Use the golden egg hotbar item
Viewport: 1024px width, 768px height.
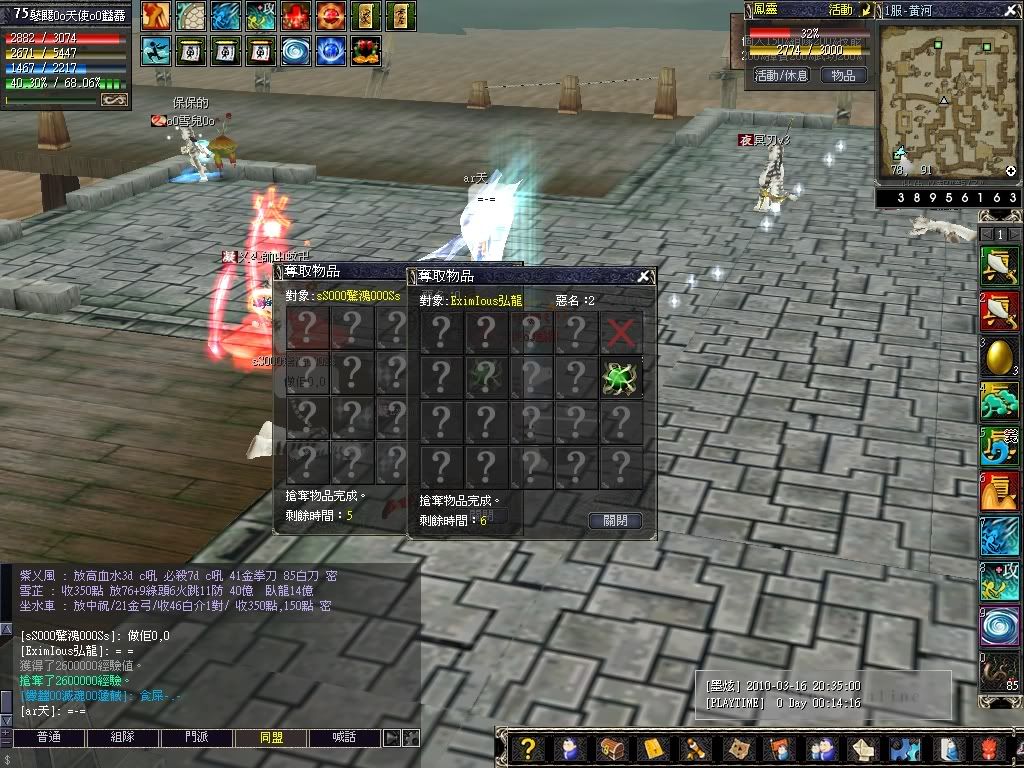click(998, 357)
